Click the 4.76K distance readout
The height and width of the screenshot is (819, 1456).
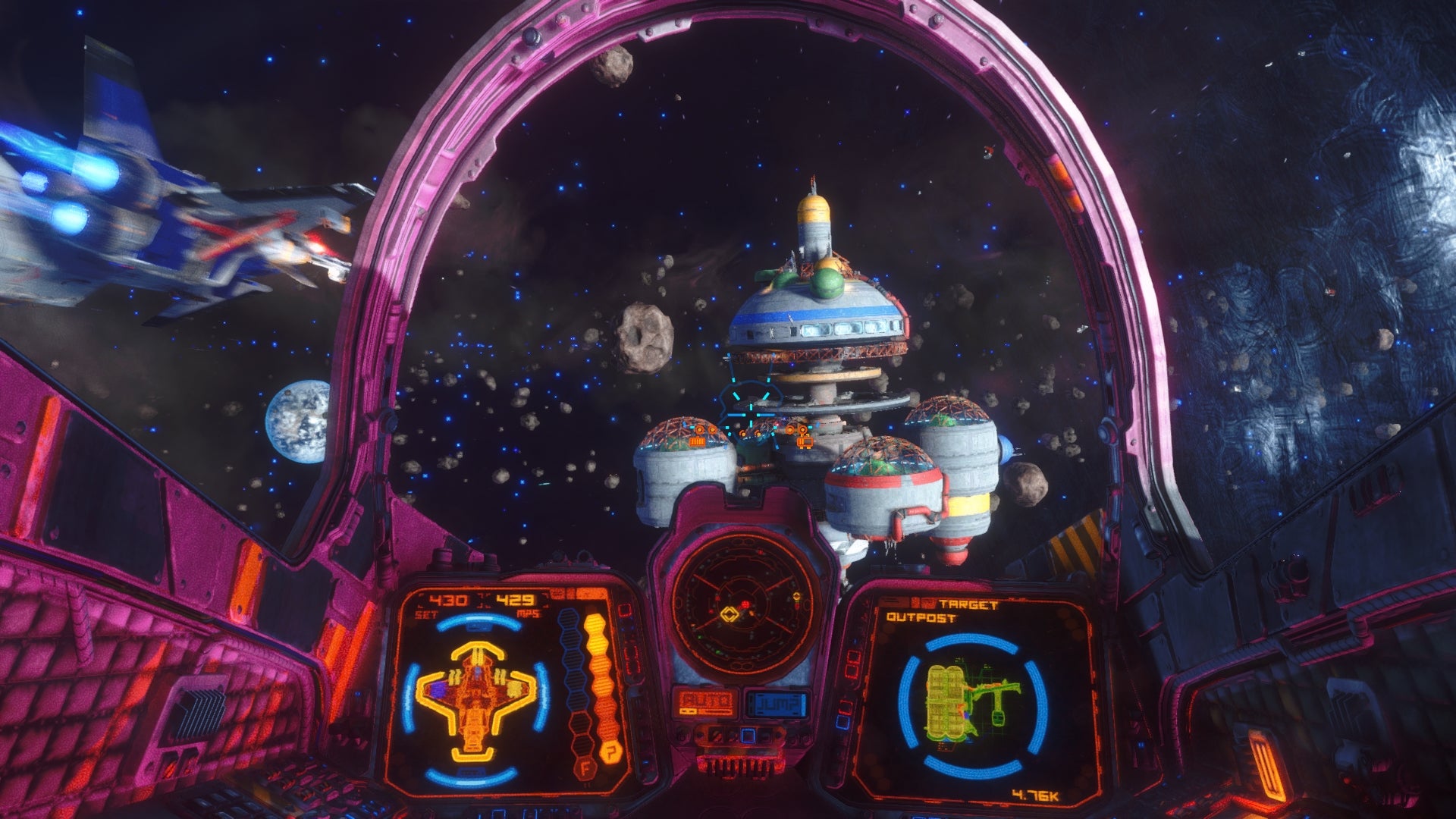pyautogui.click(x=1035, y=794)
